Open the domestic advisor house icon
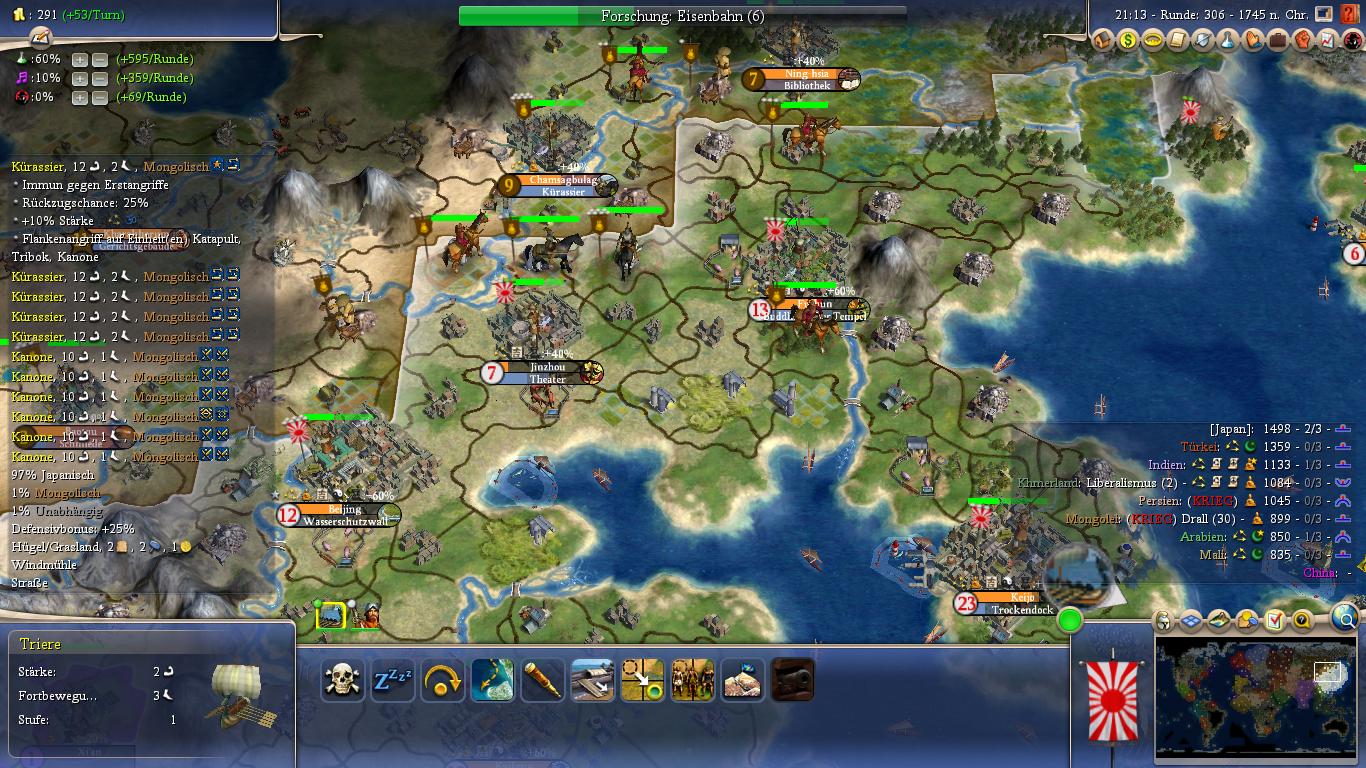This screenshot has height=768, width=1366. point(1103,41)
